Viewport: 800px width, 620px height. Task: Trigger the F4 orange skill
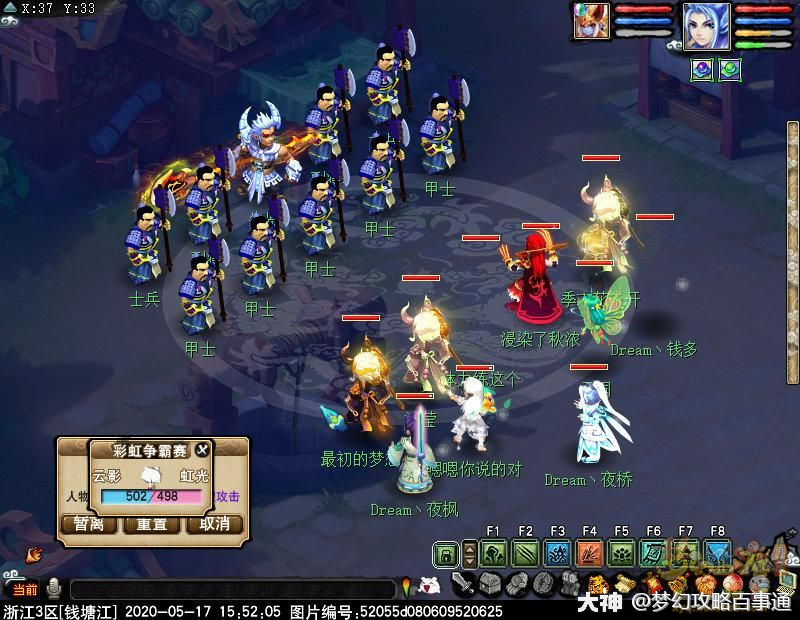(589, 554)
